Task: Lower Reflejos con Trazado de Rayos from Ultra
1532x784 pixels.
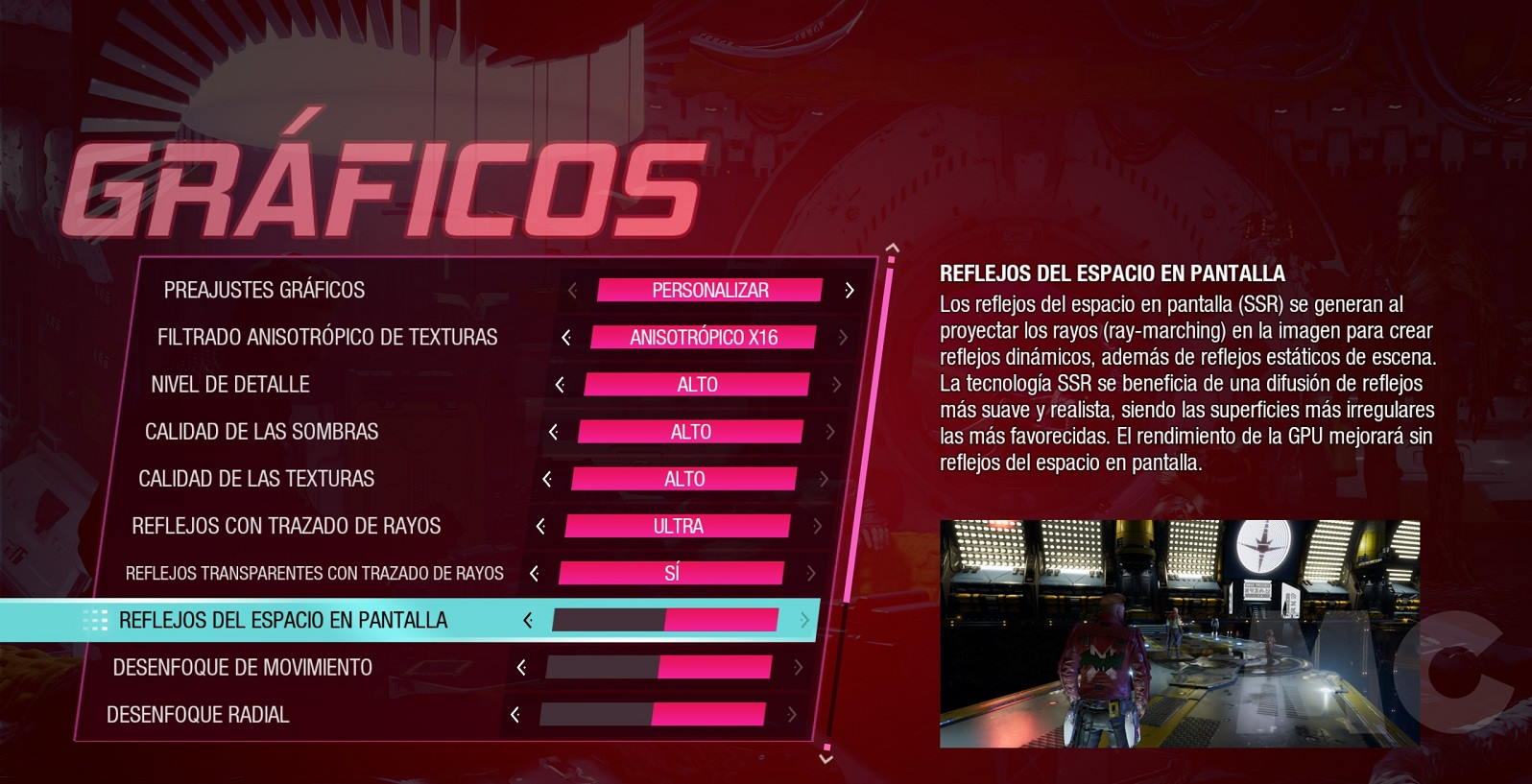Action: [540, 526]
